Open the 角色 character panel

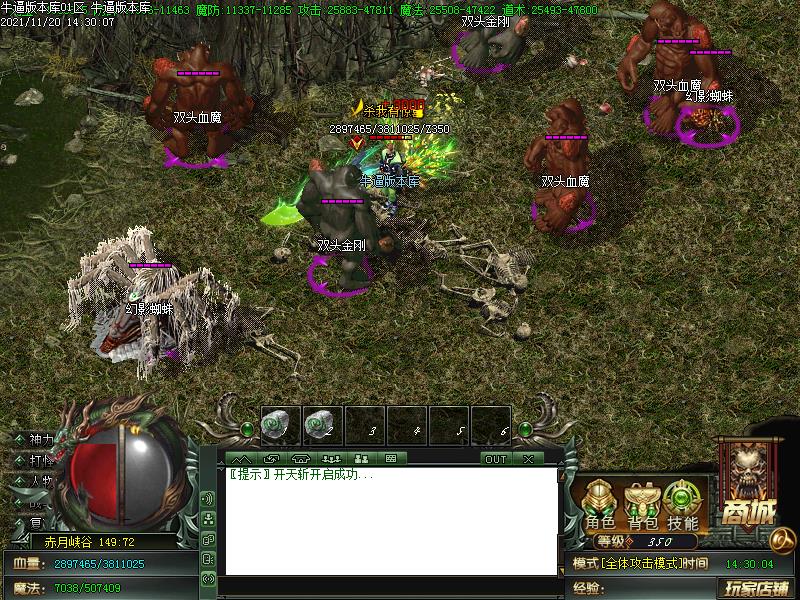pyautogui.click(x=600, y=506)
